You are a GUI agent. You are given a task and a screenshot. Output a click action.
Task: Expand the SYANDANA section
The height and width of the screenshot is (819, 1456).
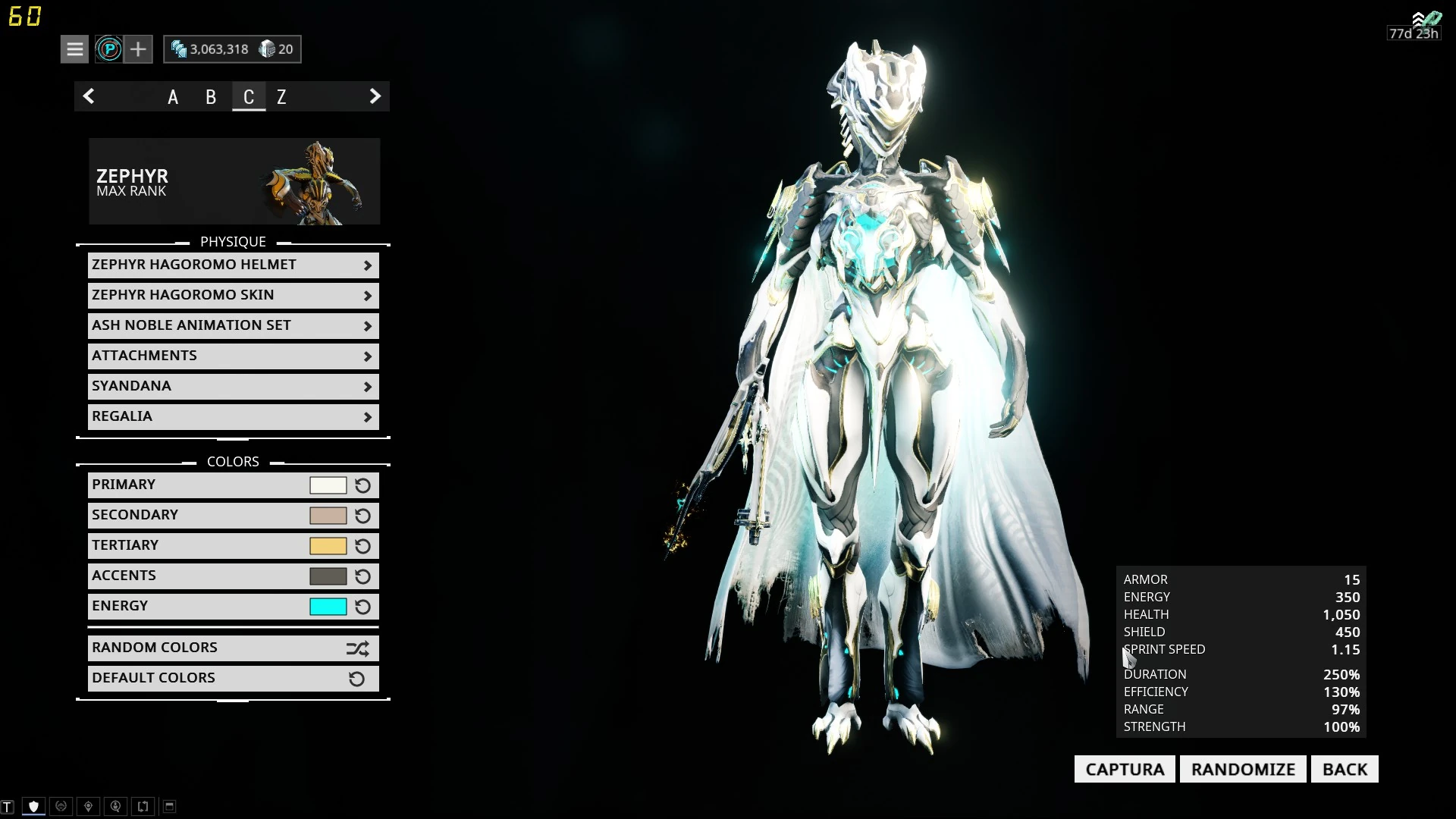click(233, 385)
